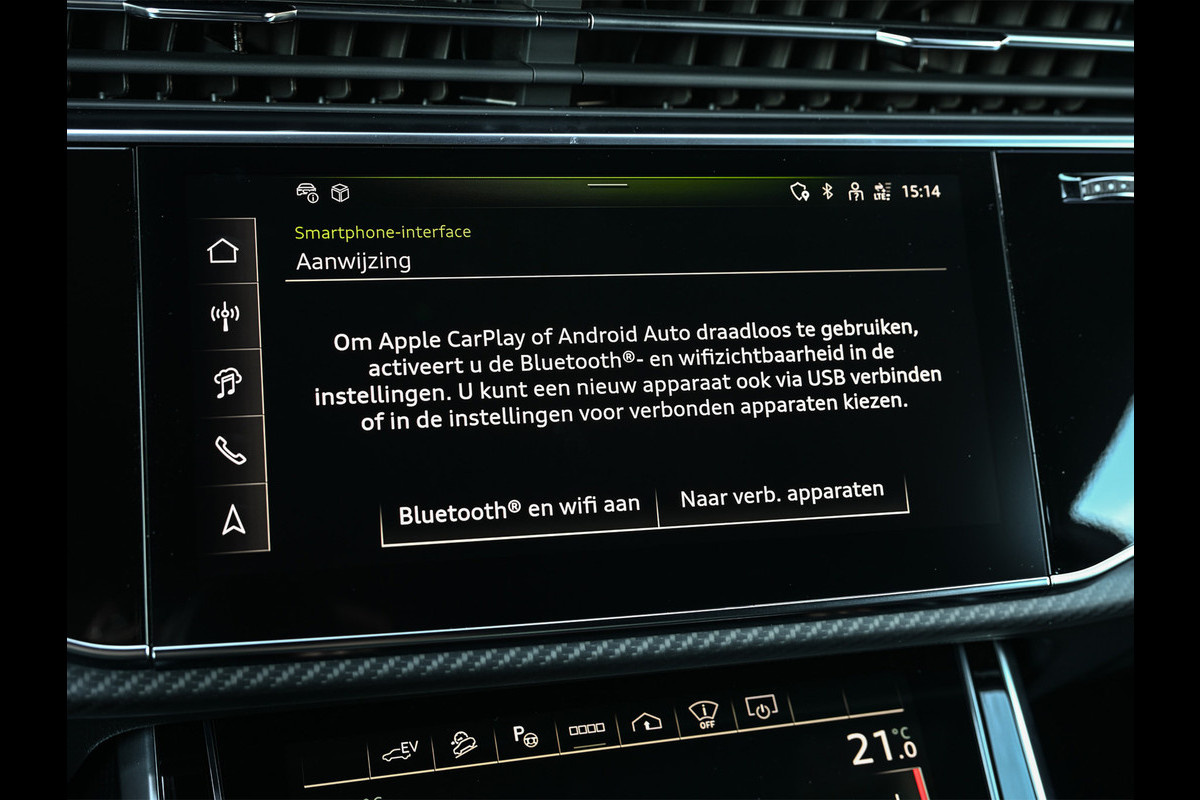Tap the pull-down handle at screen top
Image resolution: width=1200 pixels, height=800 pixels.
[x=607, y=185]
